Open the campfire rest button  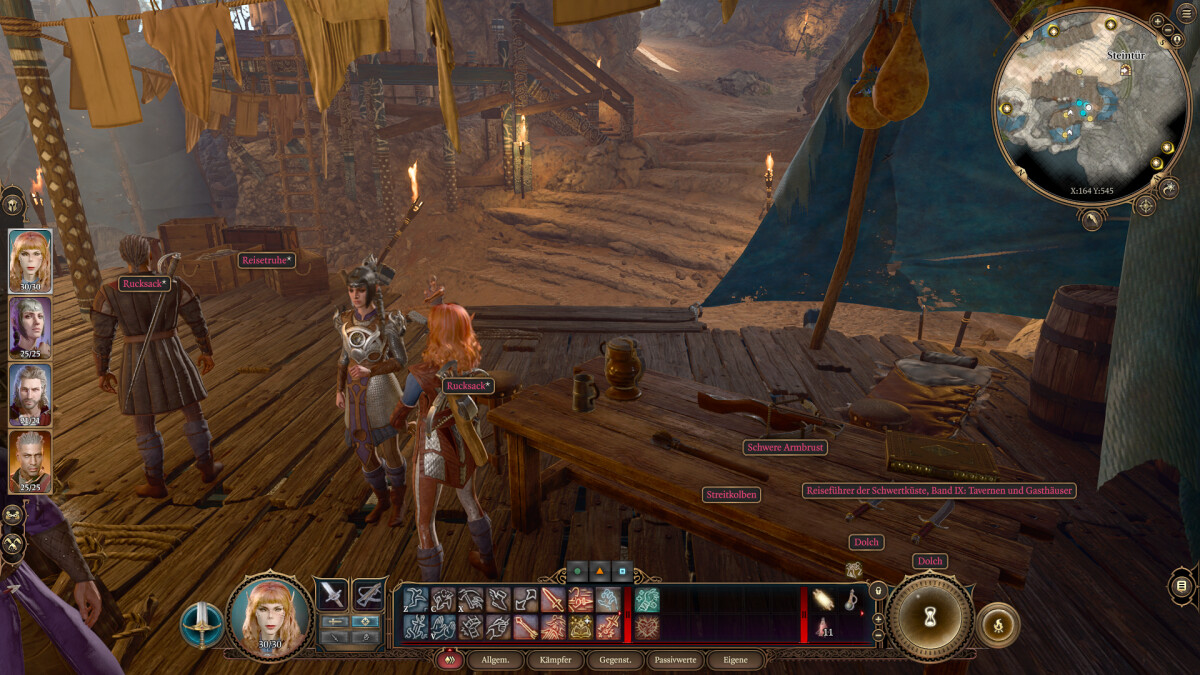click(997, 624)
